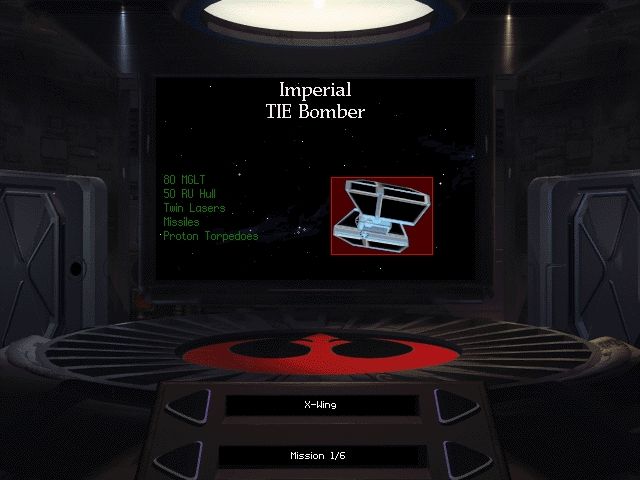This screenshot has width=640, height=480.
Task: Click the X-Wing craft name field
Action: [x=320, y=406]
